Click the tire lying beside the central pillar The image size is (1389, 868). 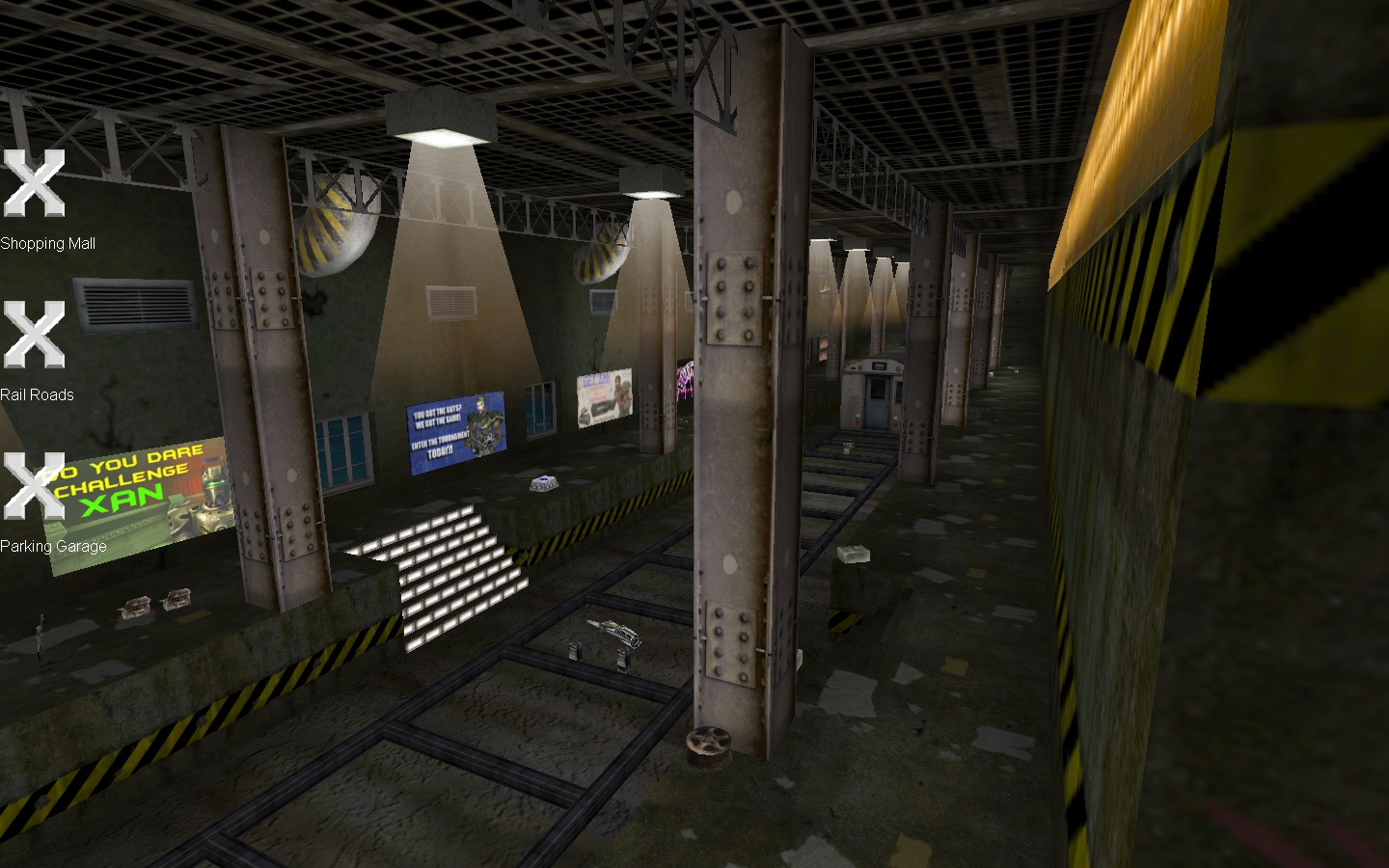click(710, 743)
